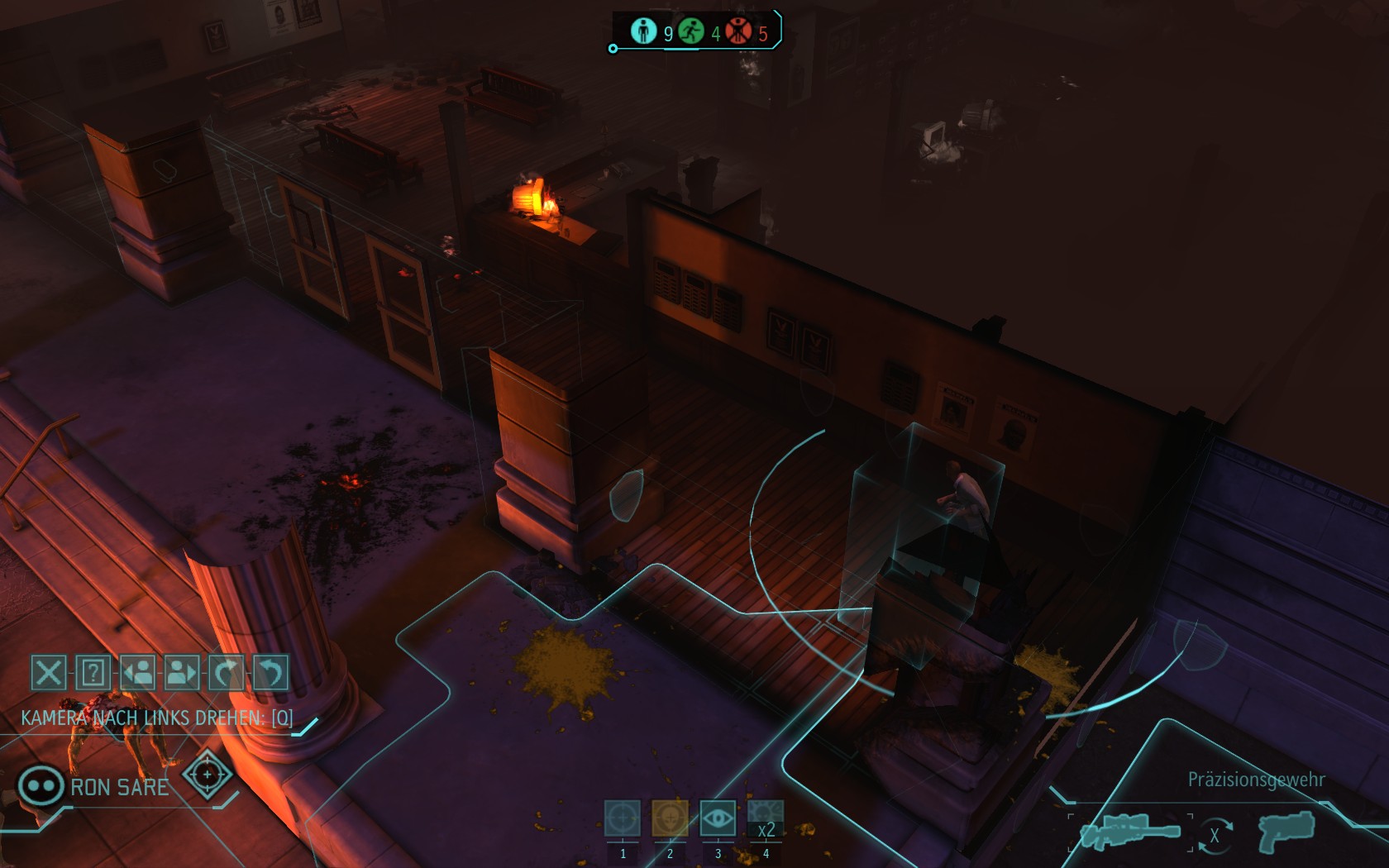Click the sniper class crosshair badge
The width and height of the screenshot is (1389, 868).
[207, 775]
